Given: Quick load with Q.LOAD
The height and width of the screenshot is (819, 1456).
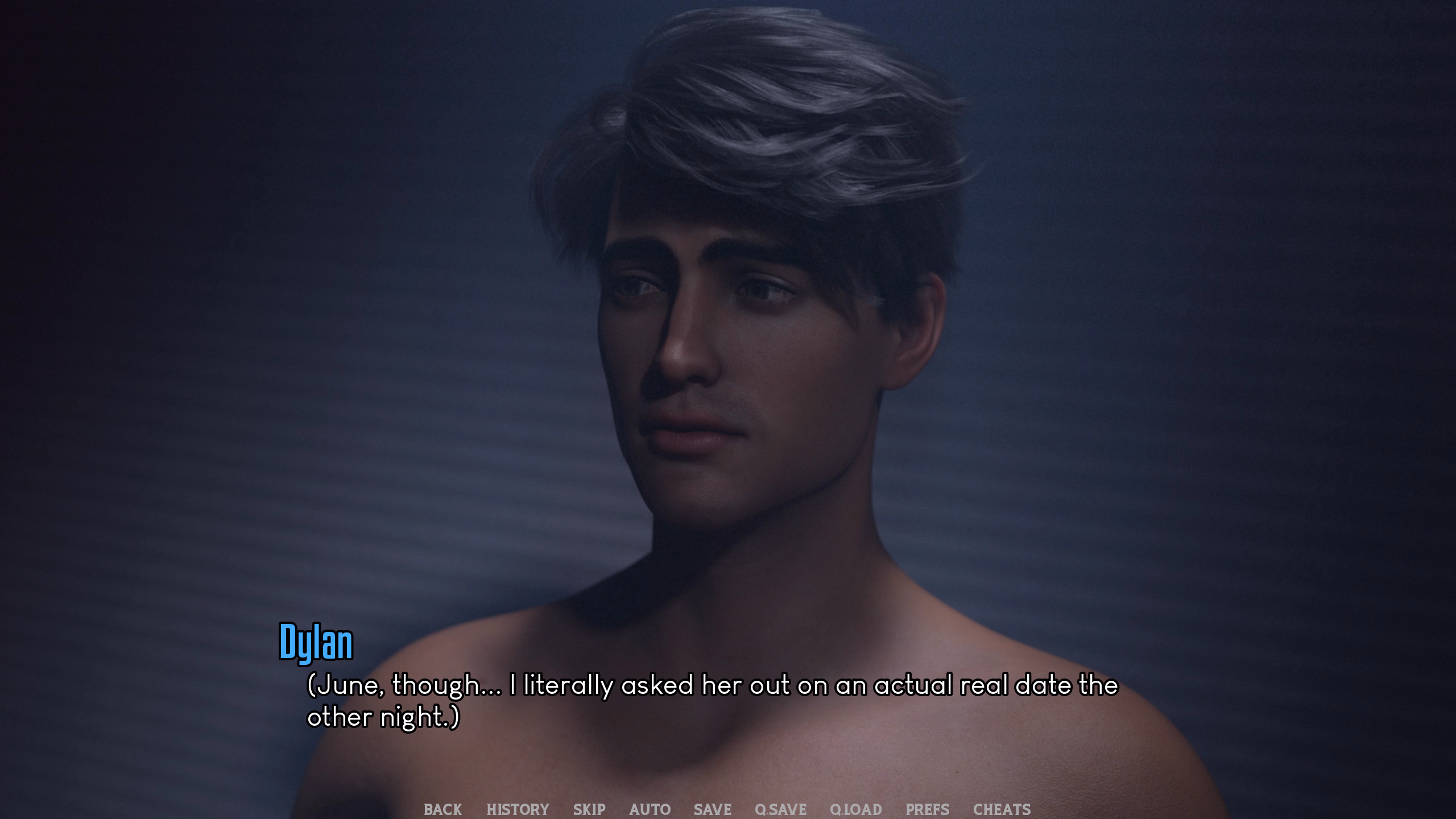Looking at the screenshot, I should click(855, 809).
